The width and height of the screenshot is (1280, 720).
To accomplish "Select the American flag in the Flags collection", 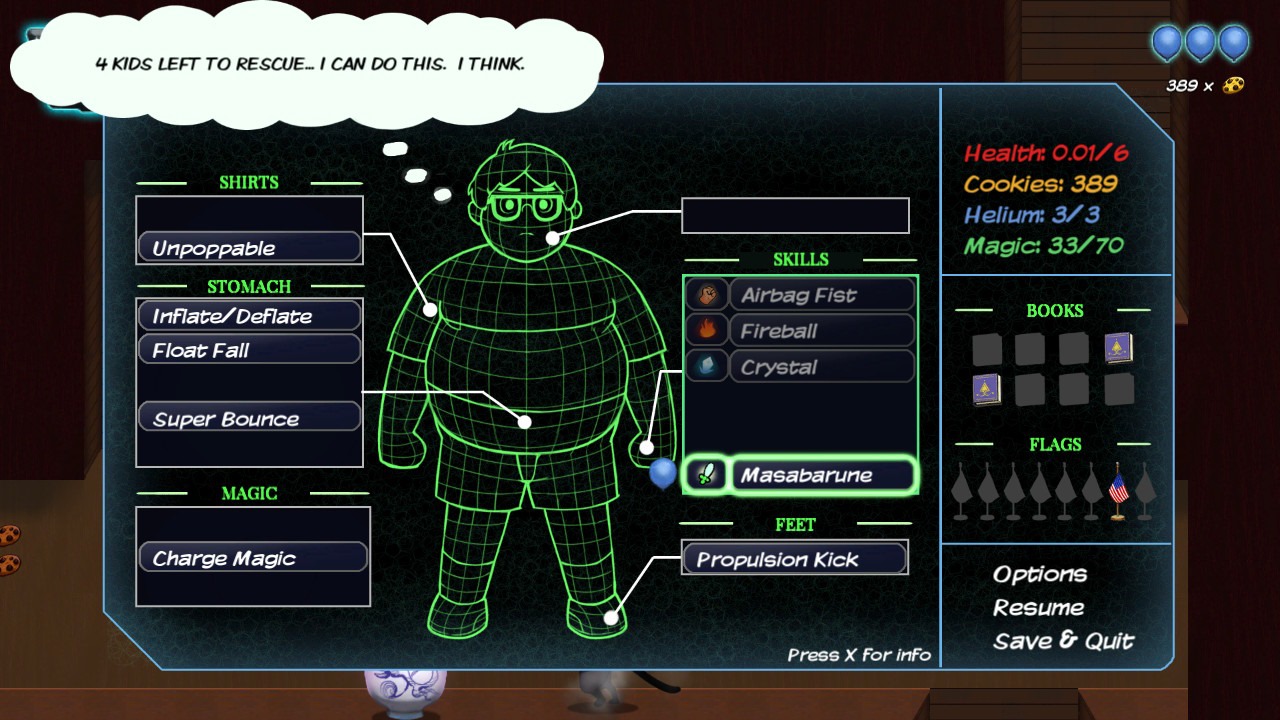I will point(1117,489).
